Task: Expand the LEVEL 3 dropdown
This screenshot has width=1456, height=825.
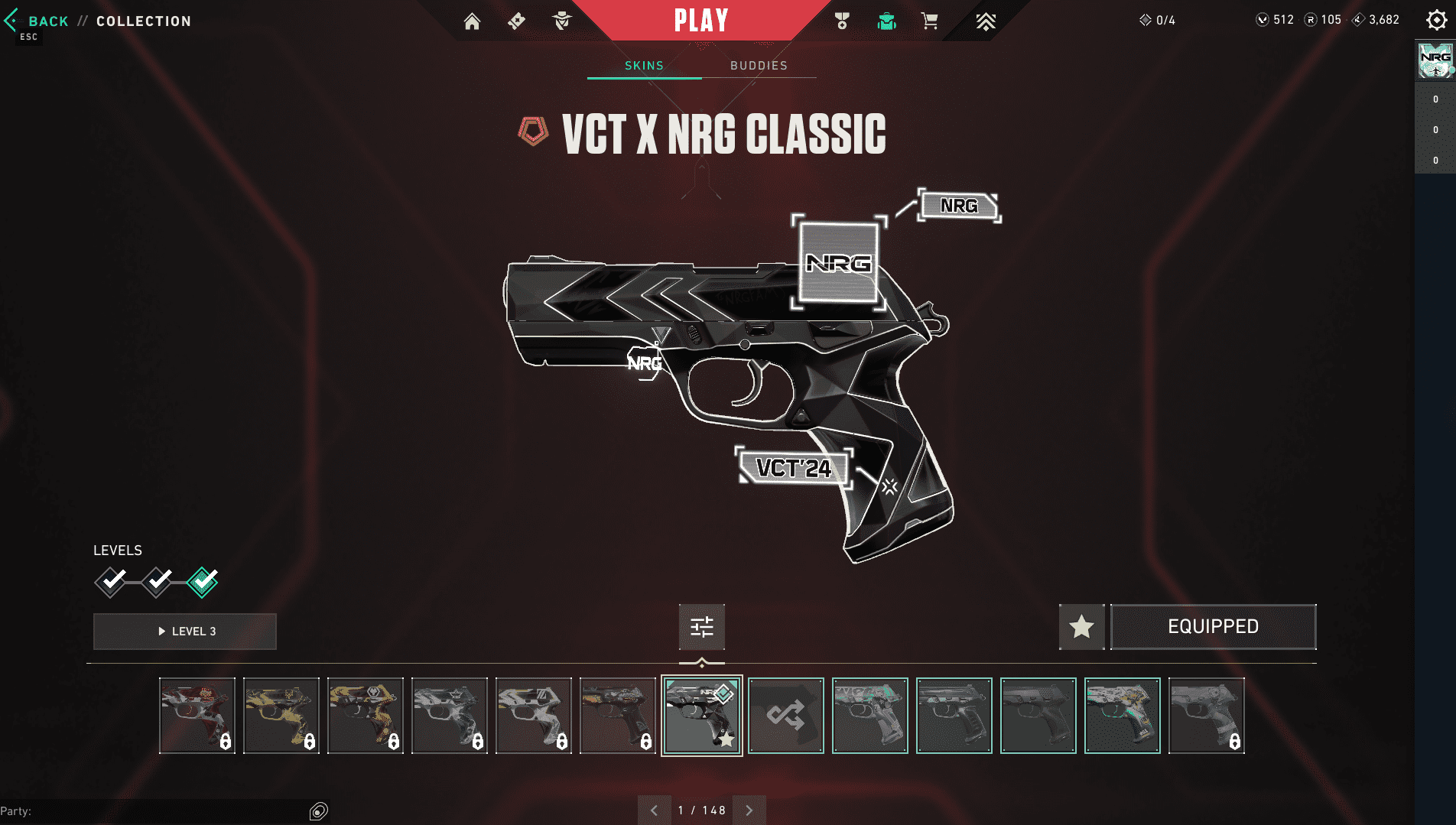Action: click(x=184, y=631)
